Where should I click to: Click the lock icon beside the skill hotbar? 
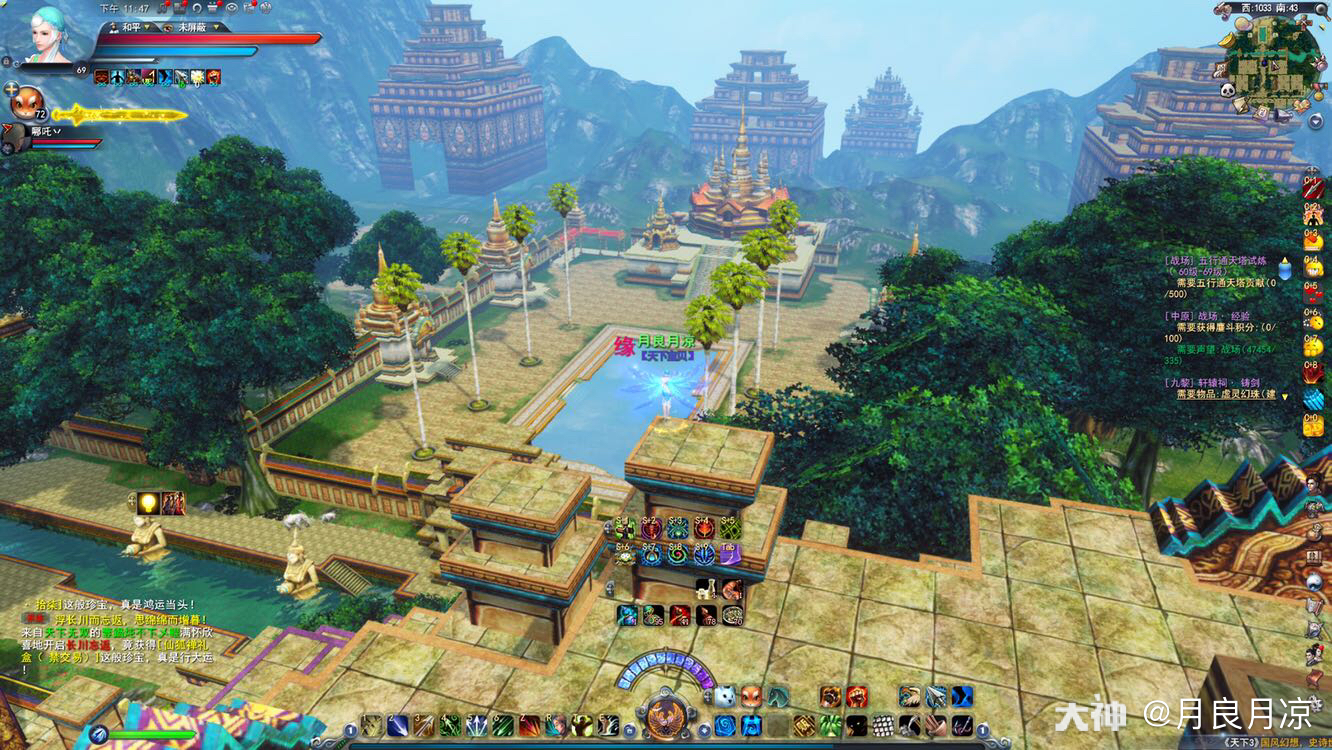click(630, 730)
